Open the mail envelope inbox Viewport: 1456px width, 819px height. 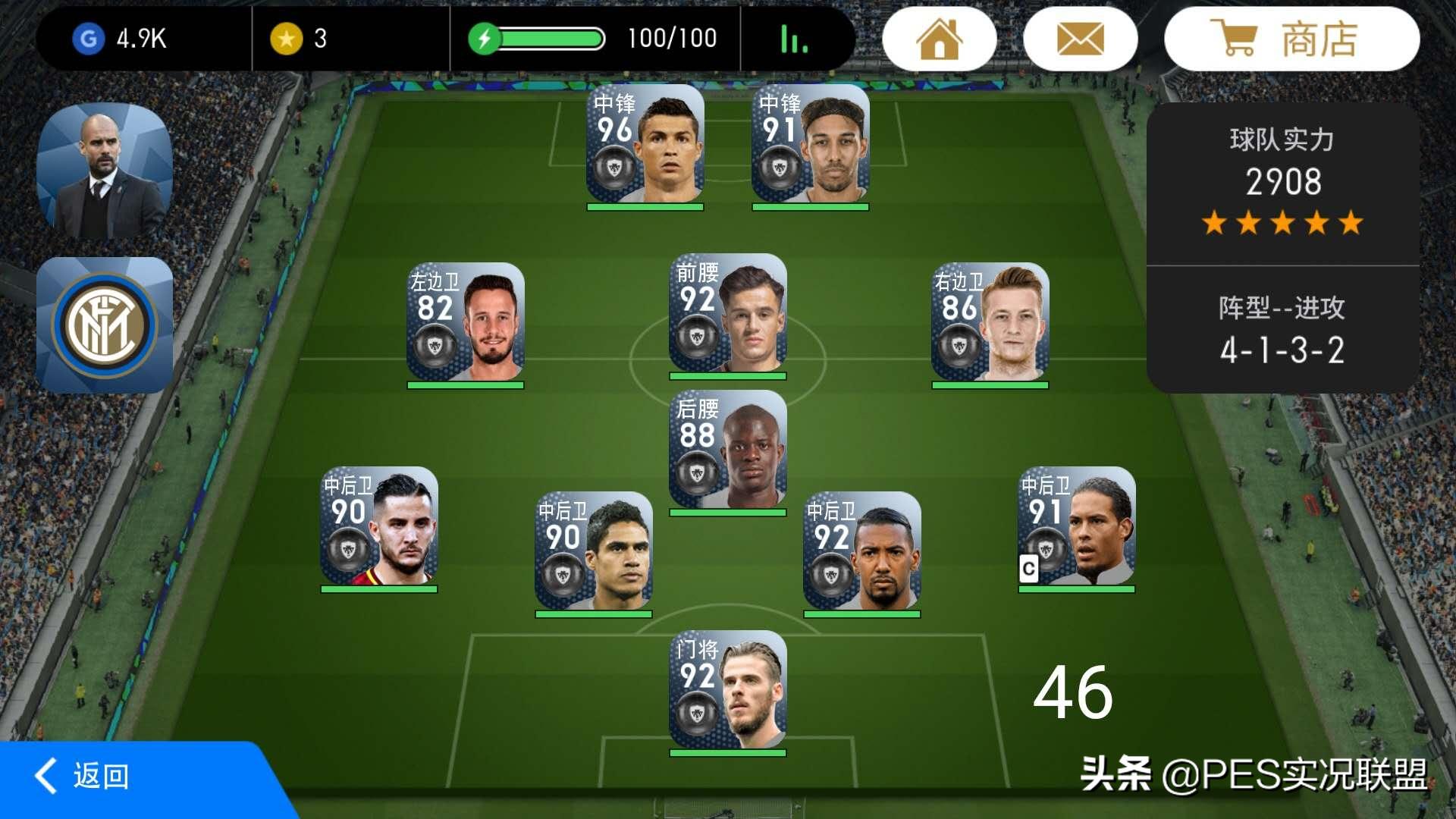pos(1080,39)
